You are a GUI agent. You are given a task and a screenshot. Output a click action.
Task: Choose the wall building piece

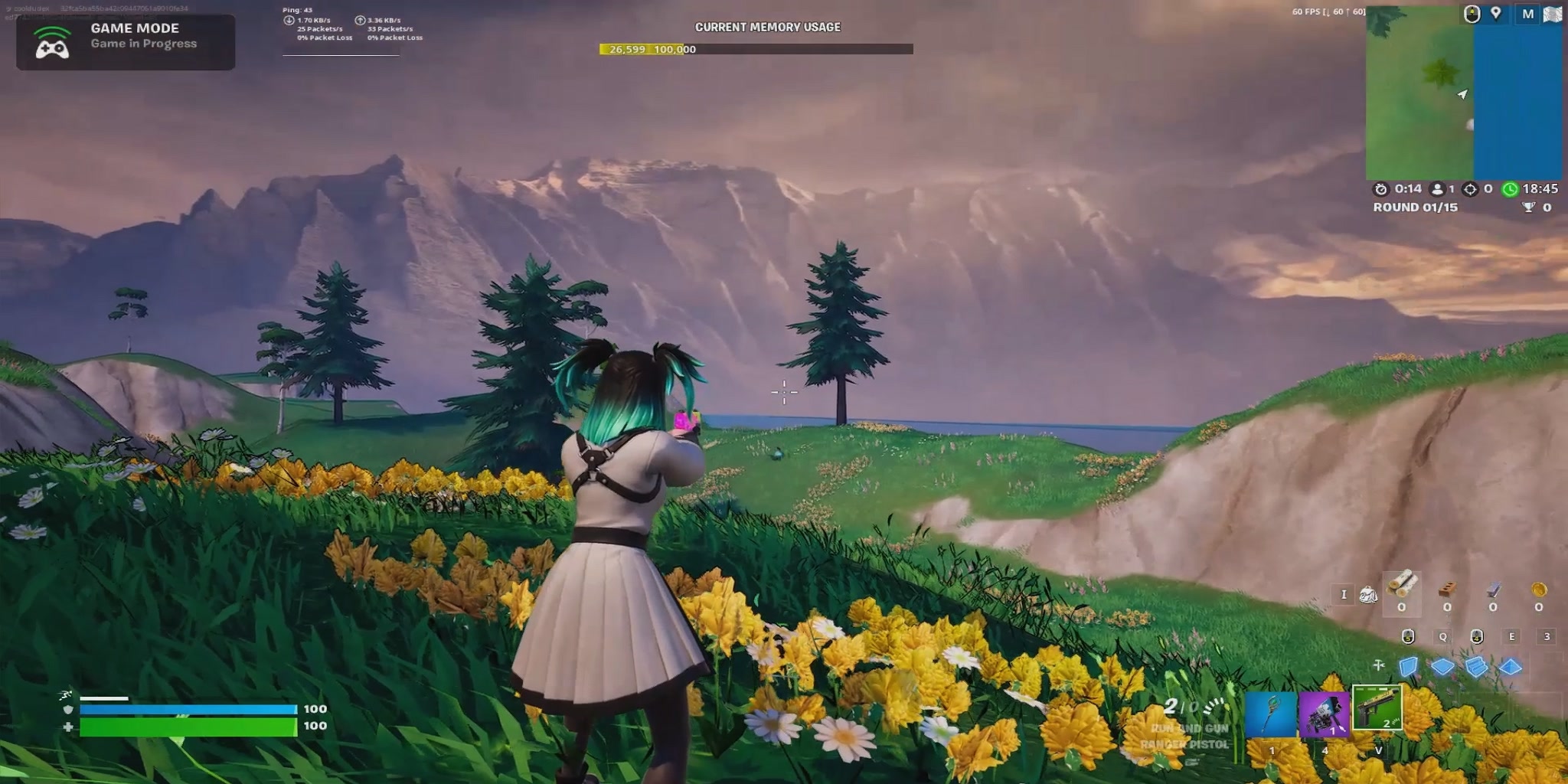click(x=1409, y=667)
